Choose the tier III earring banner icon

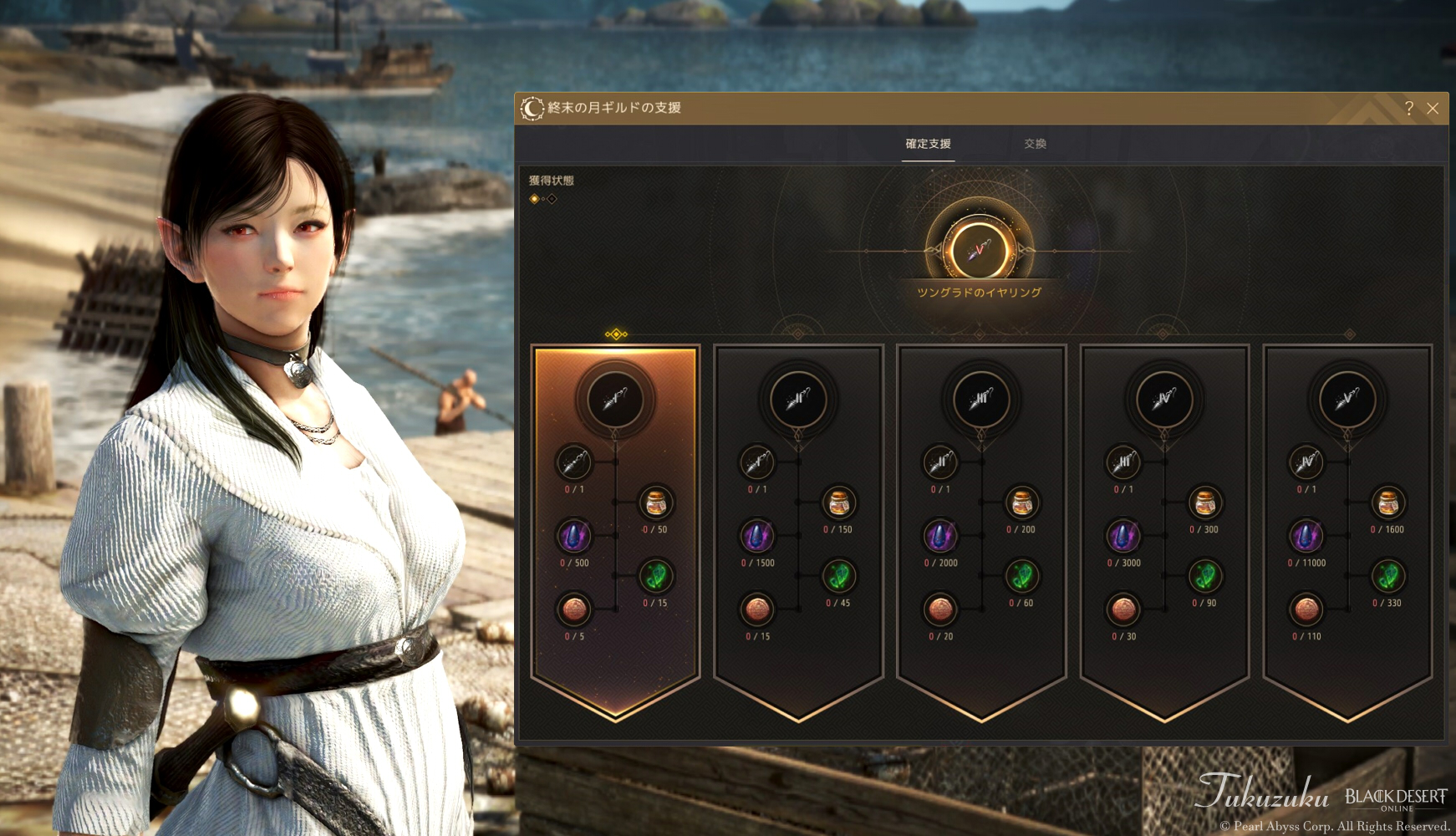coord(981,400)
